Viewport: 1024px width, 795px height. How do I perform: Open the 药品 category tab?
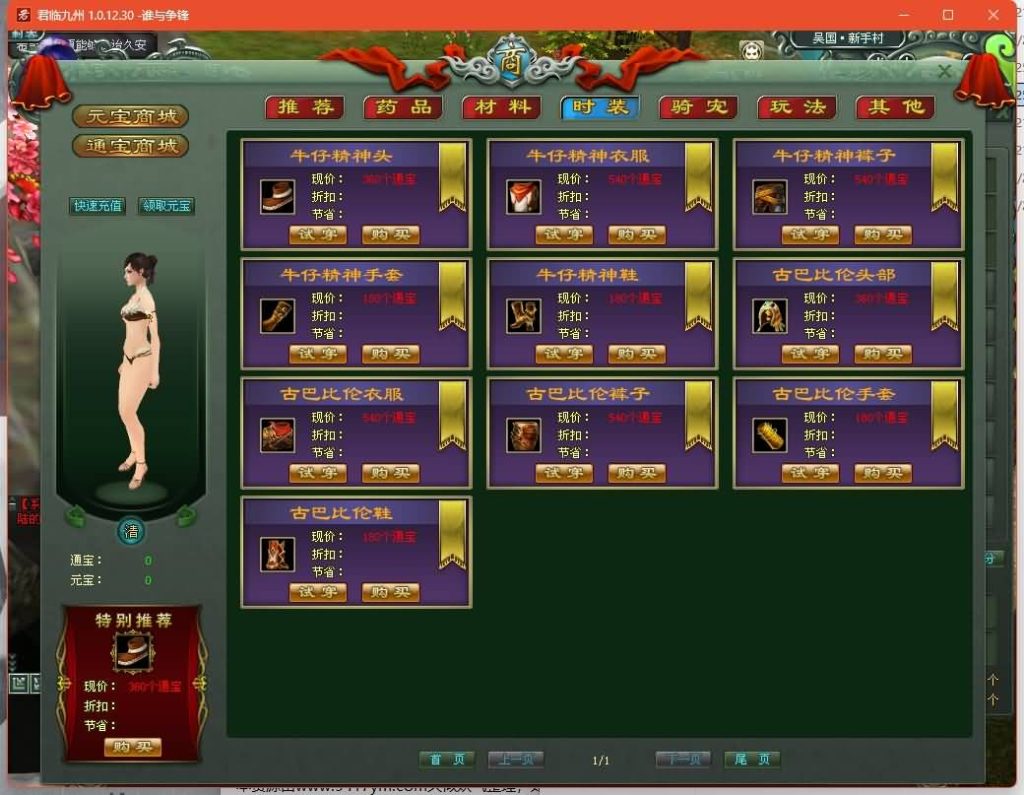pyautogui.click(x=403, y=108)
